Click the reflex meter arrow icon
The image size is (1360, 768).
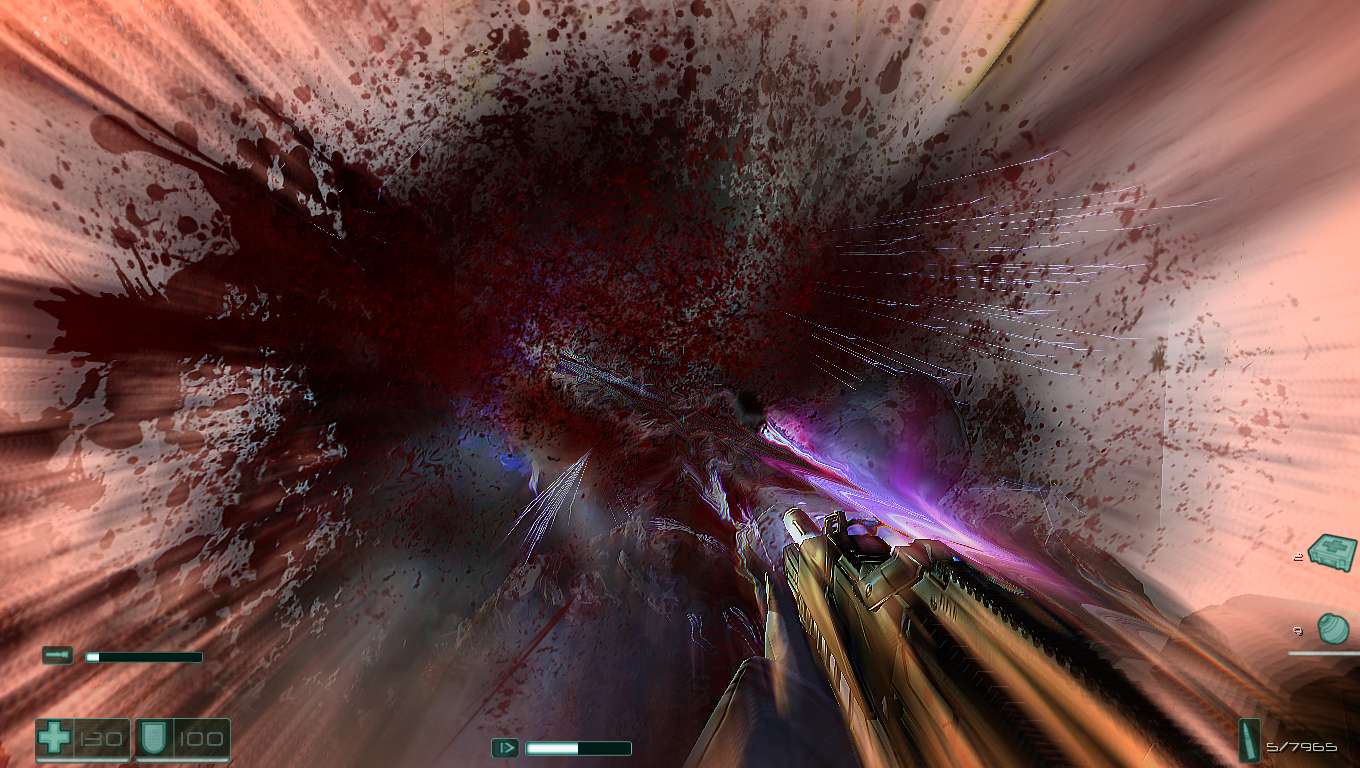(x=505, y=747)
